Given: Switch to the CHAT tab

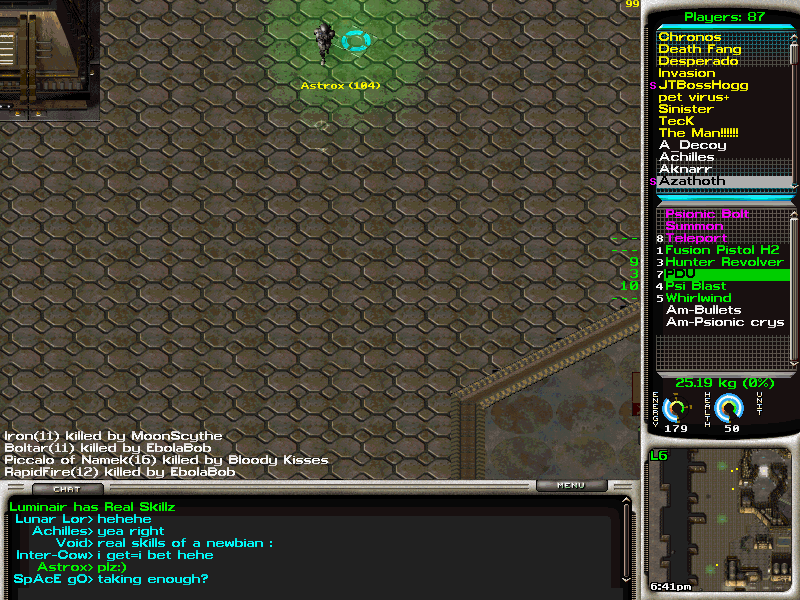Looking at the screenshot, I should (67, 489).
